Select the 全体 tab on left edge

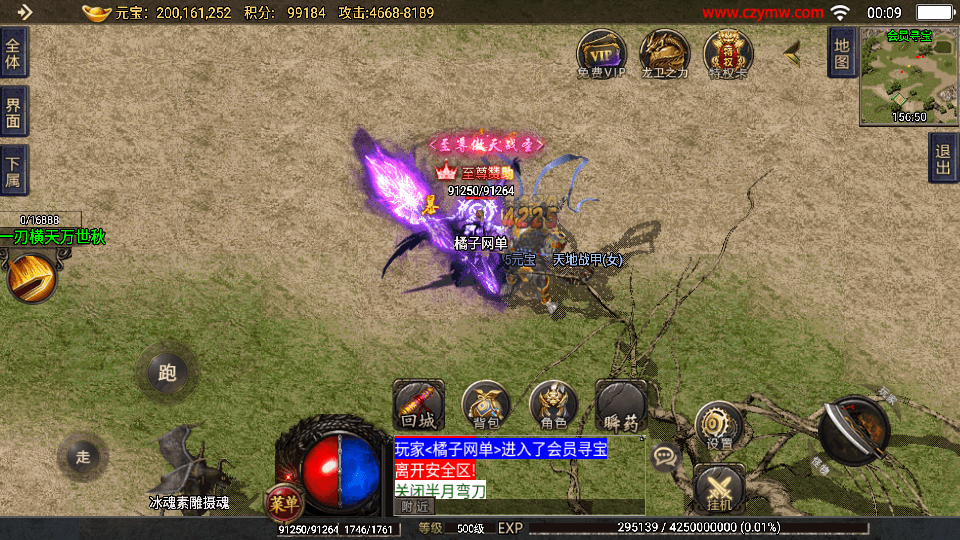[x=13, y=52]
